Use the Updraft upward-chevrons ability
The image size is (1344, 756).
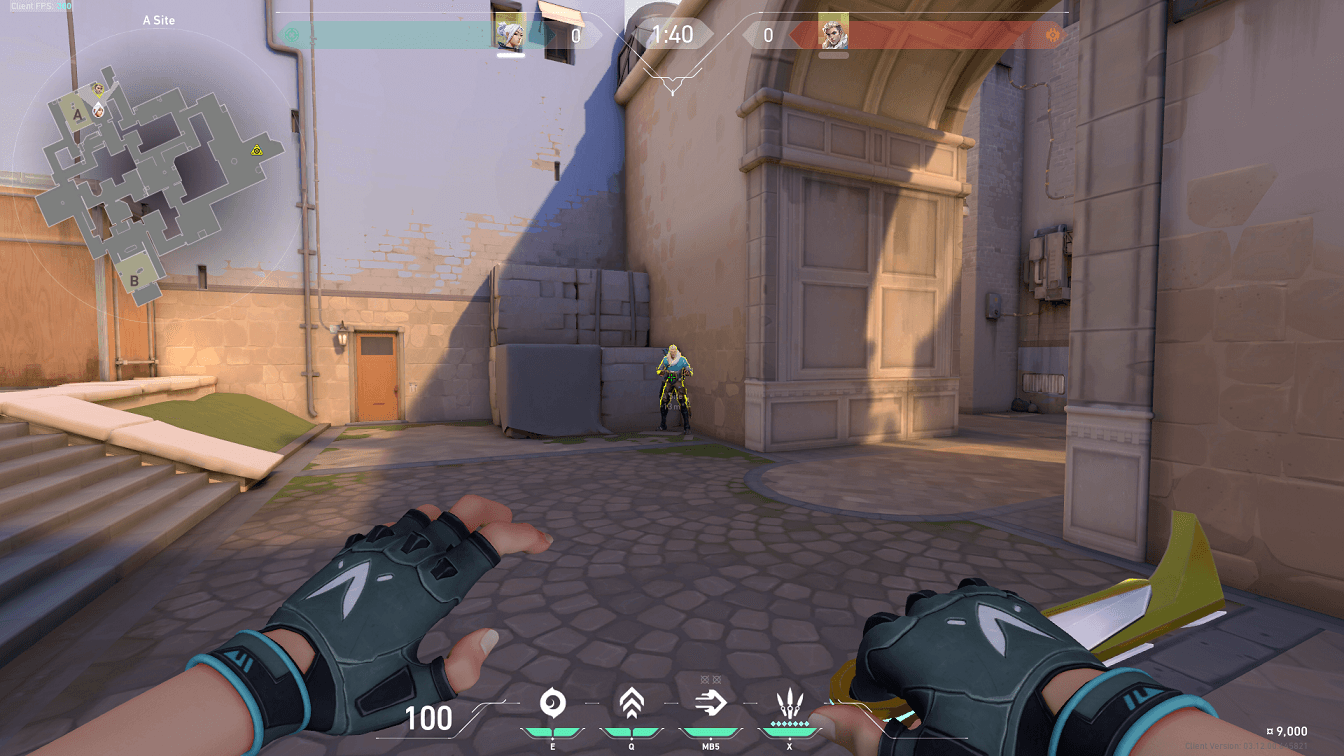coord(629,704)
